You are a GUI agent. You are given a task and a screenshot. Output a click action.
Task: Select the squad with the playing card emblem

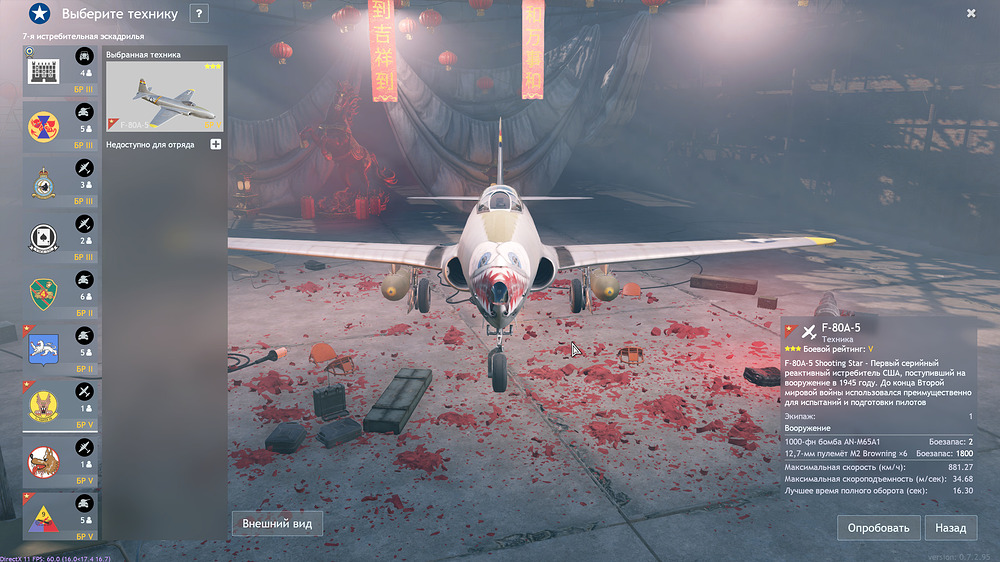[x=61, y=239]
